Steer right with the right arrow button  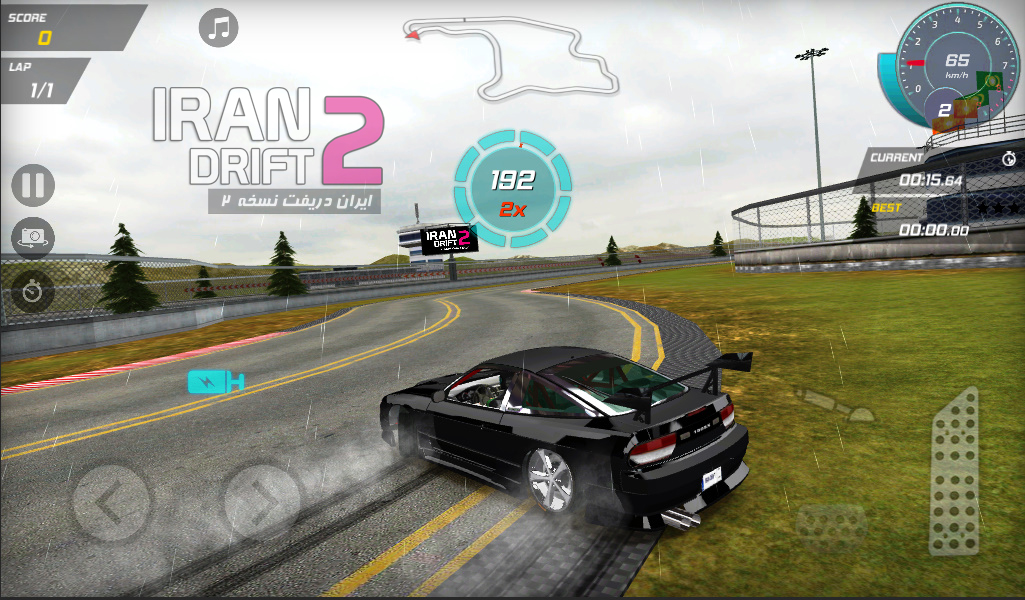[x=262, y=501]
